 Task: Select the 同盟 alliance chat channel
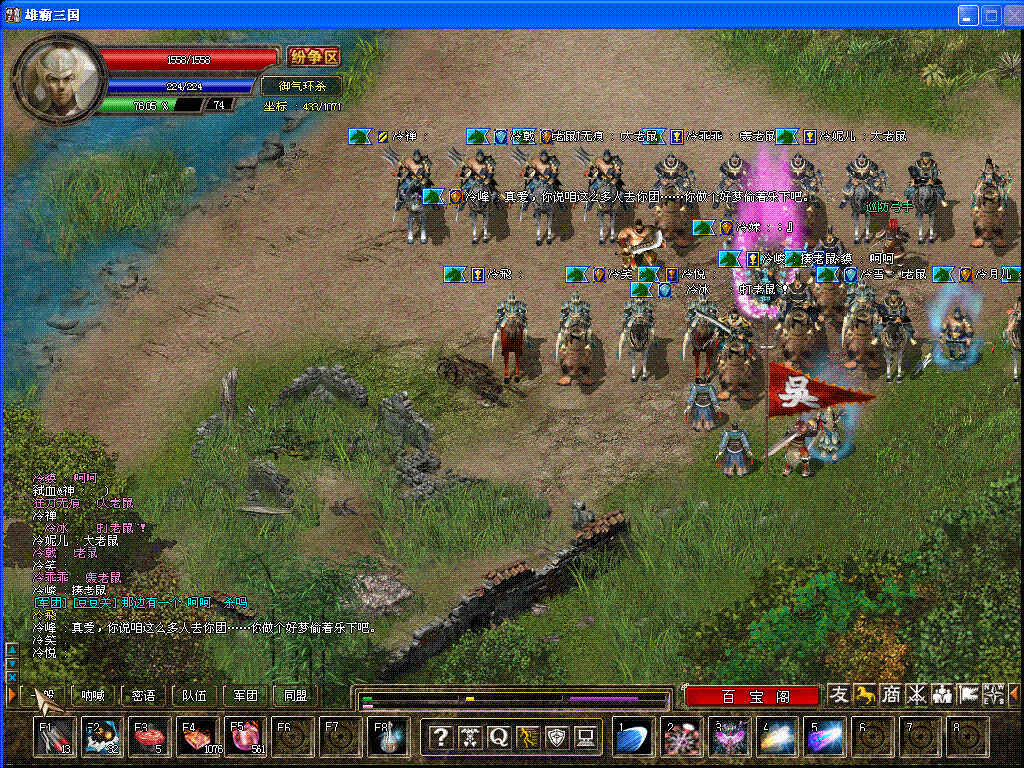coord(296,695)
